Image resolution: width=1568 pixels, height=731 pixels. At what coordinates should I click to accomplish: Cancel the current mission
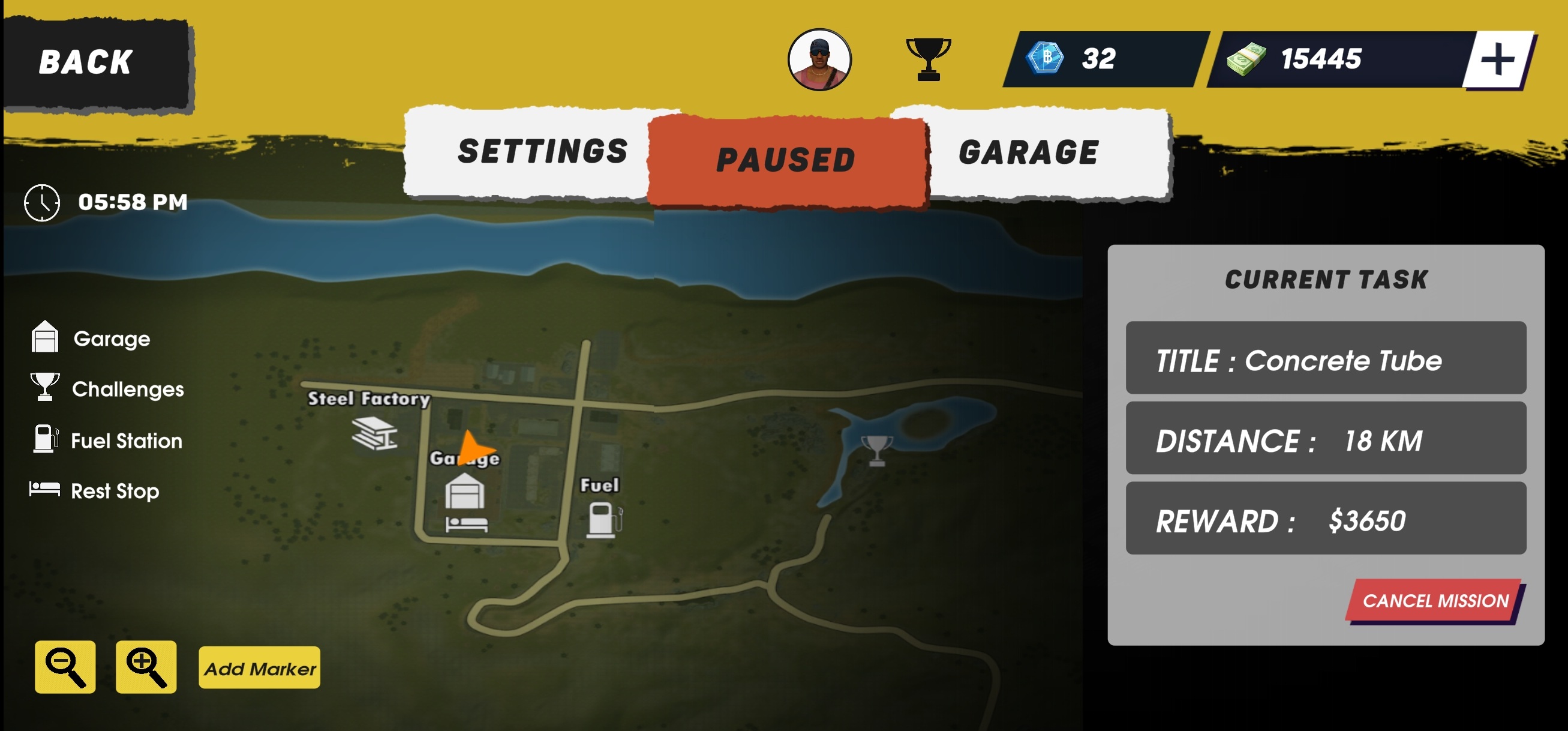(x=1435, y=601)
